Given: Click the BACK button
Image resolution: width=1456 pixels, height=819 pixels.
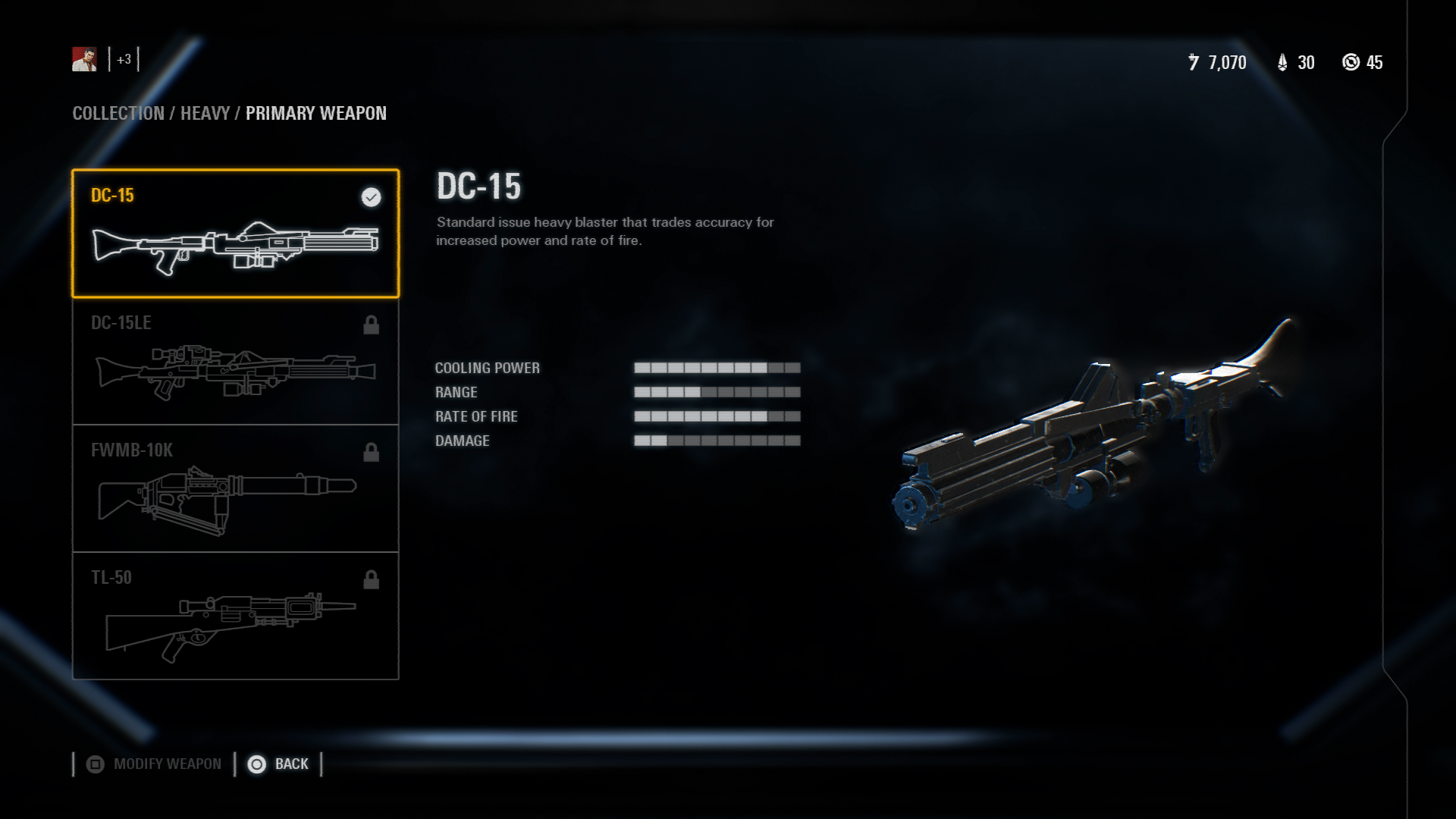Looking at the screenshot, I should [292, 764].
